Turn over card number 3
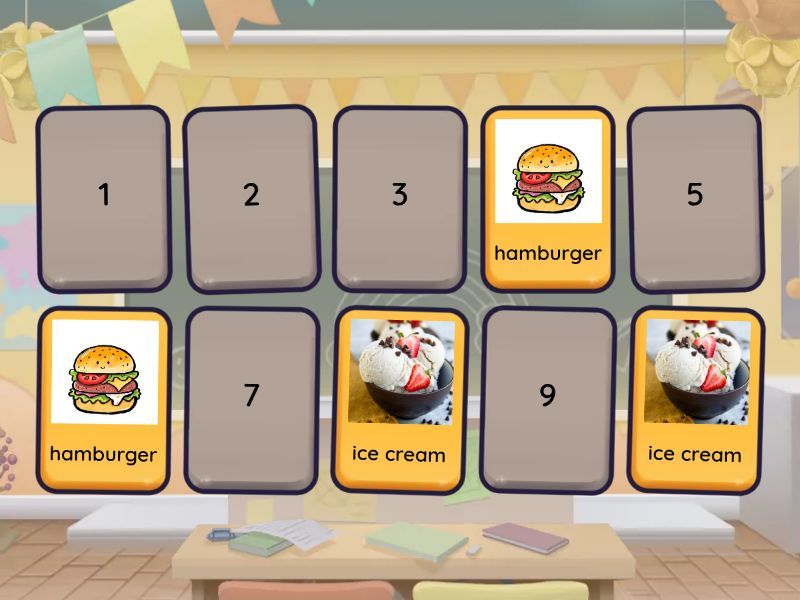This screenshot has height=600, width=800. [399, 197]
